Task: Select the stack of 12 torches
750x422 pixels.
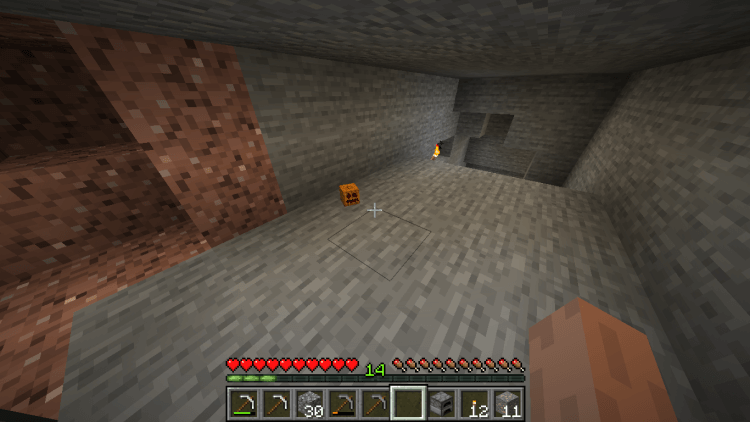Action: point(474,404)
